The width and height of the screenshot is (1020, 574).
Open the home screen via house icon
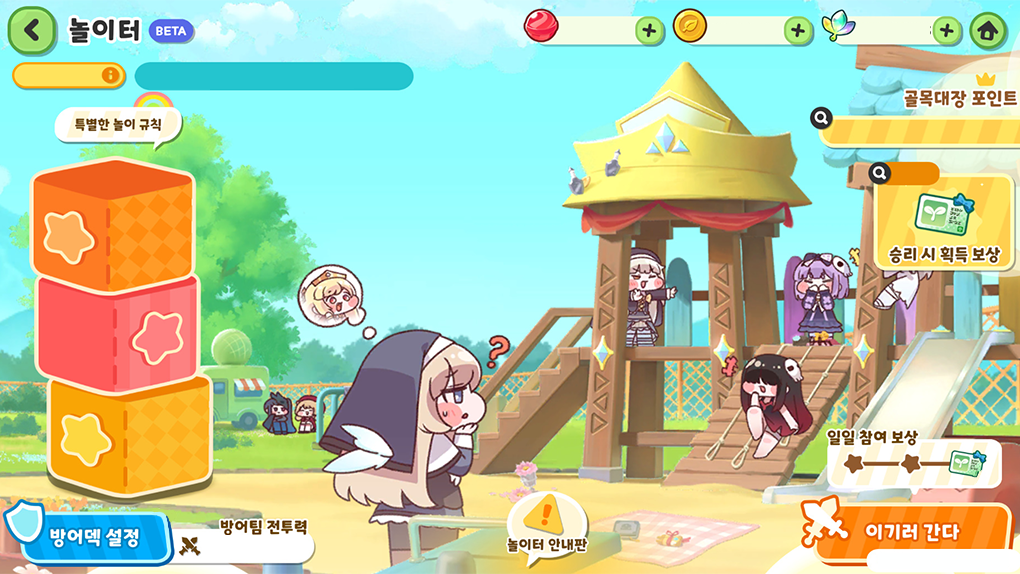point(988,30)
